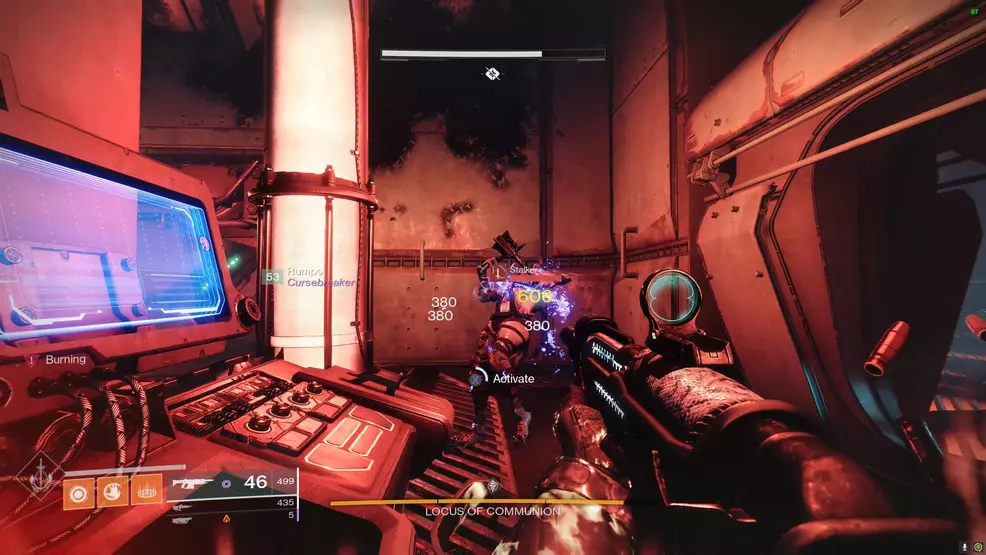The width and height of the screenshot is (986, 555).
Task: Activate the grenade ability ring icon
Action: click(x=79, y=491)
